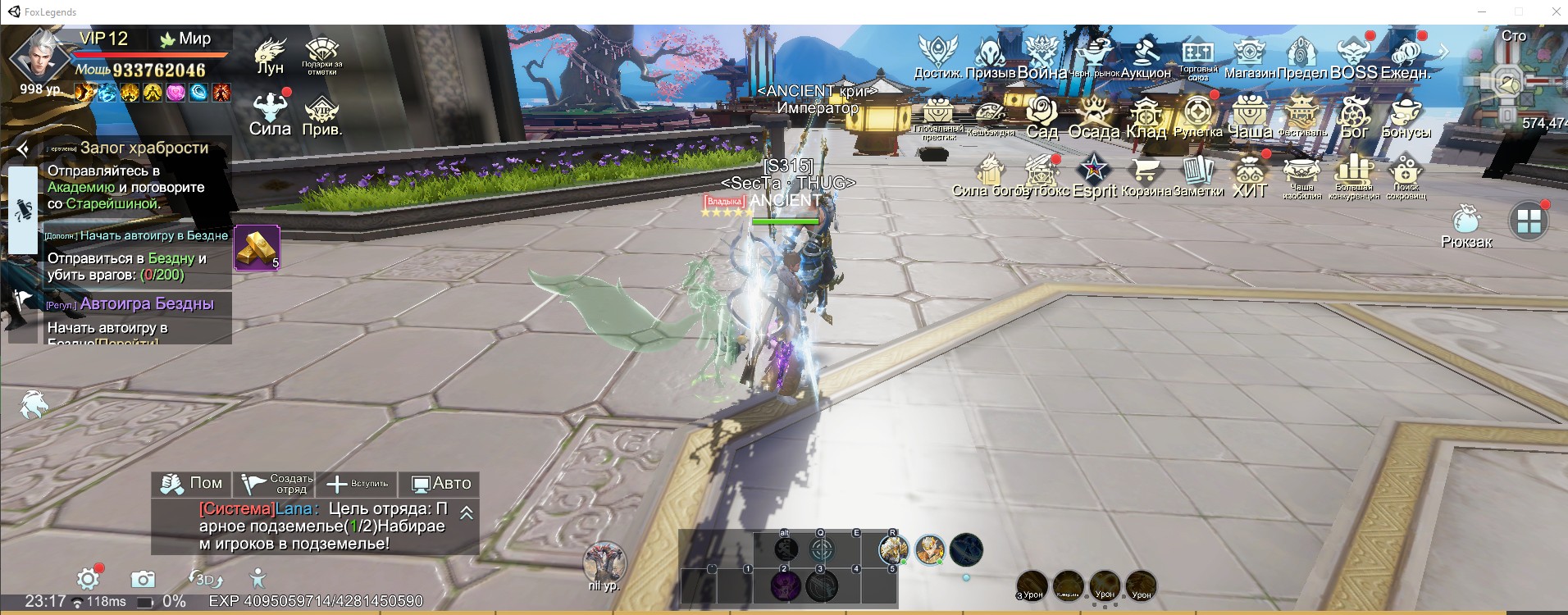Viewport: 1568px width, 615px height.
Task: Open the Лун dragon icon
Action: (270, 55)
